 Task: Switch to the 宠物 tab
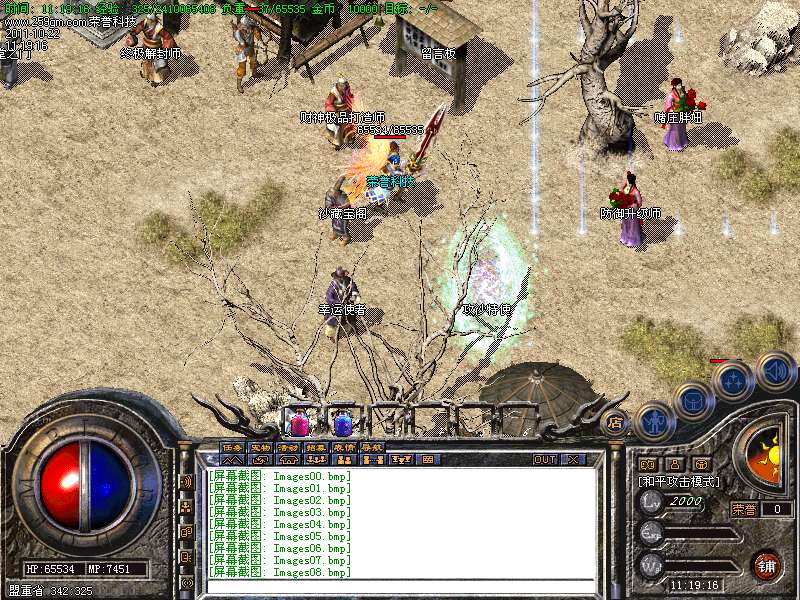pos(260,447)
